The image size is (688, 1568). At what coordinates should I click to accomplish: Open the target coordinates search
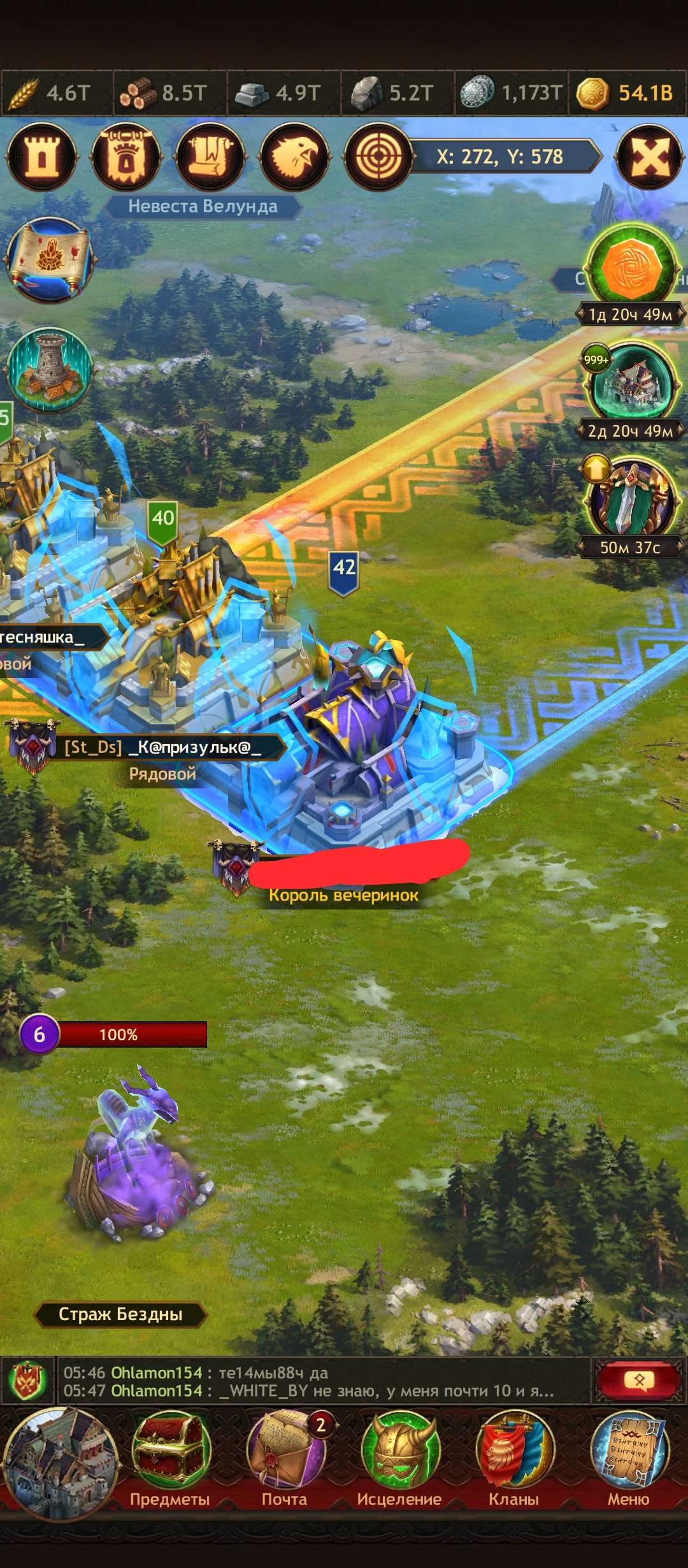click(378, 157)
